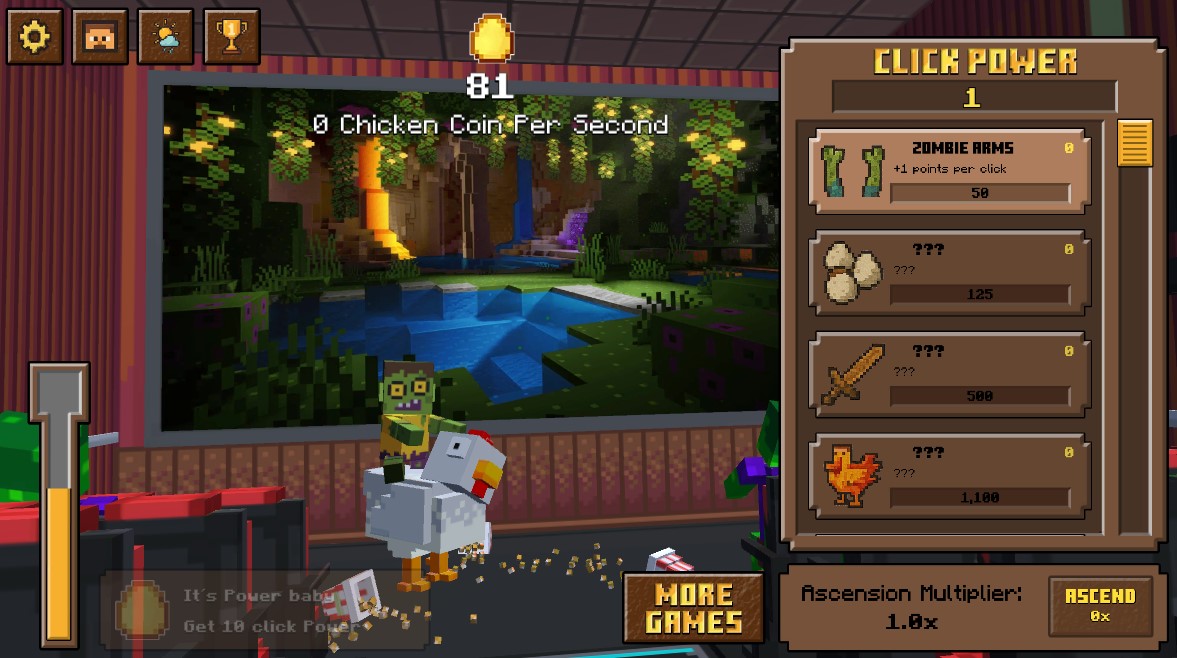
Task: Click the upgrade list scrollbar handle
Action: click(x=1135, y=143)
